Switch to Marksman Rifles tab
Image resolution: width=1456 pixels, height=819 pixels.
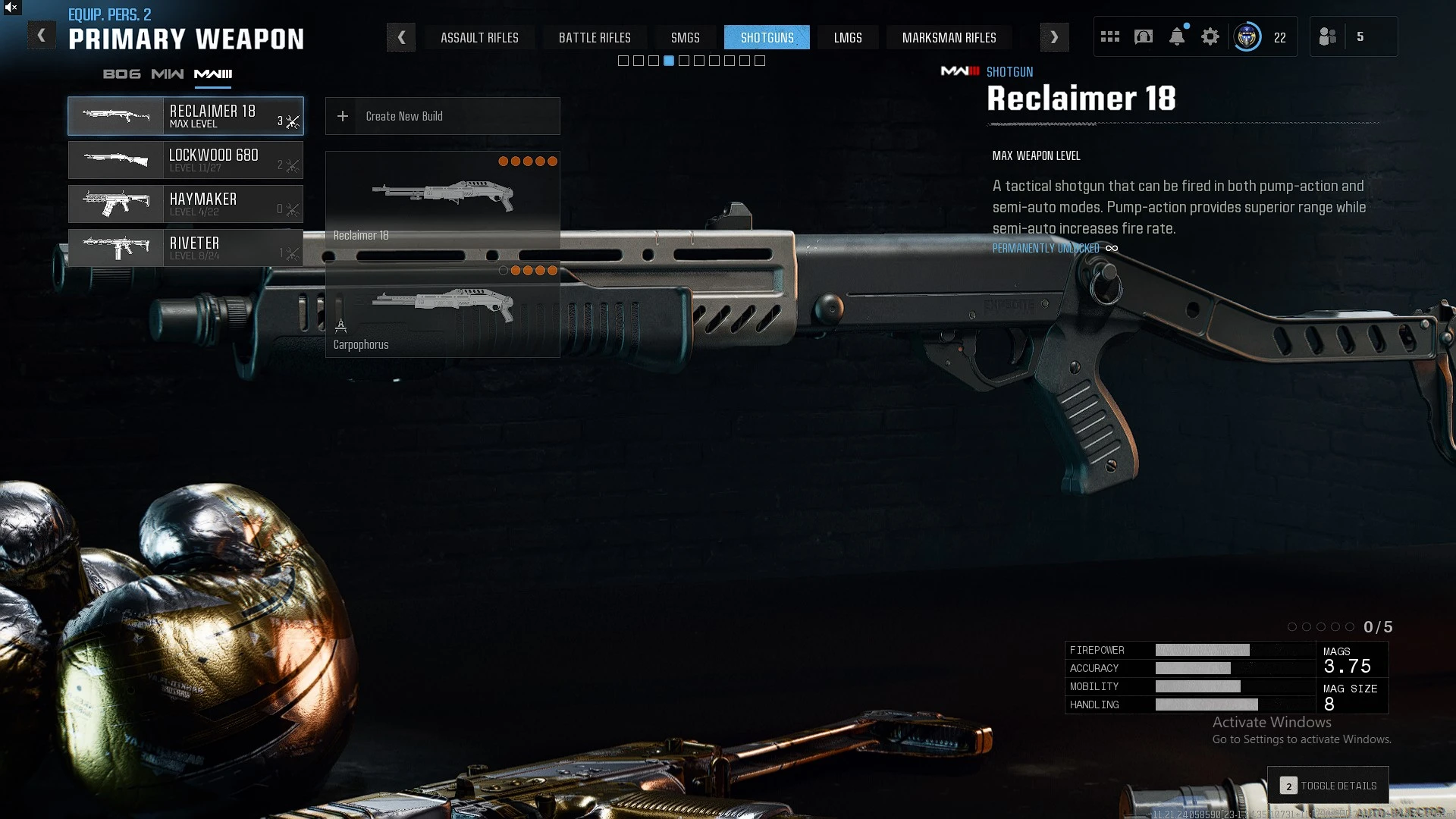pyautogui.click(x=949, y=37)
